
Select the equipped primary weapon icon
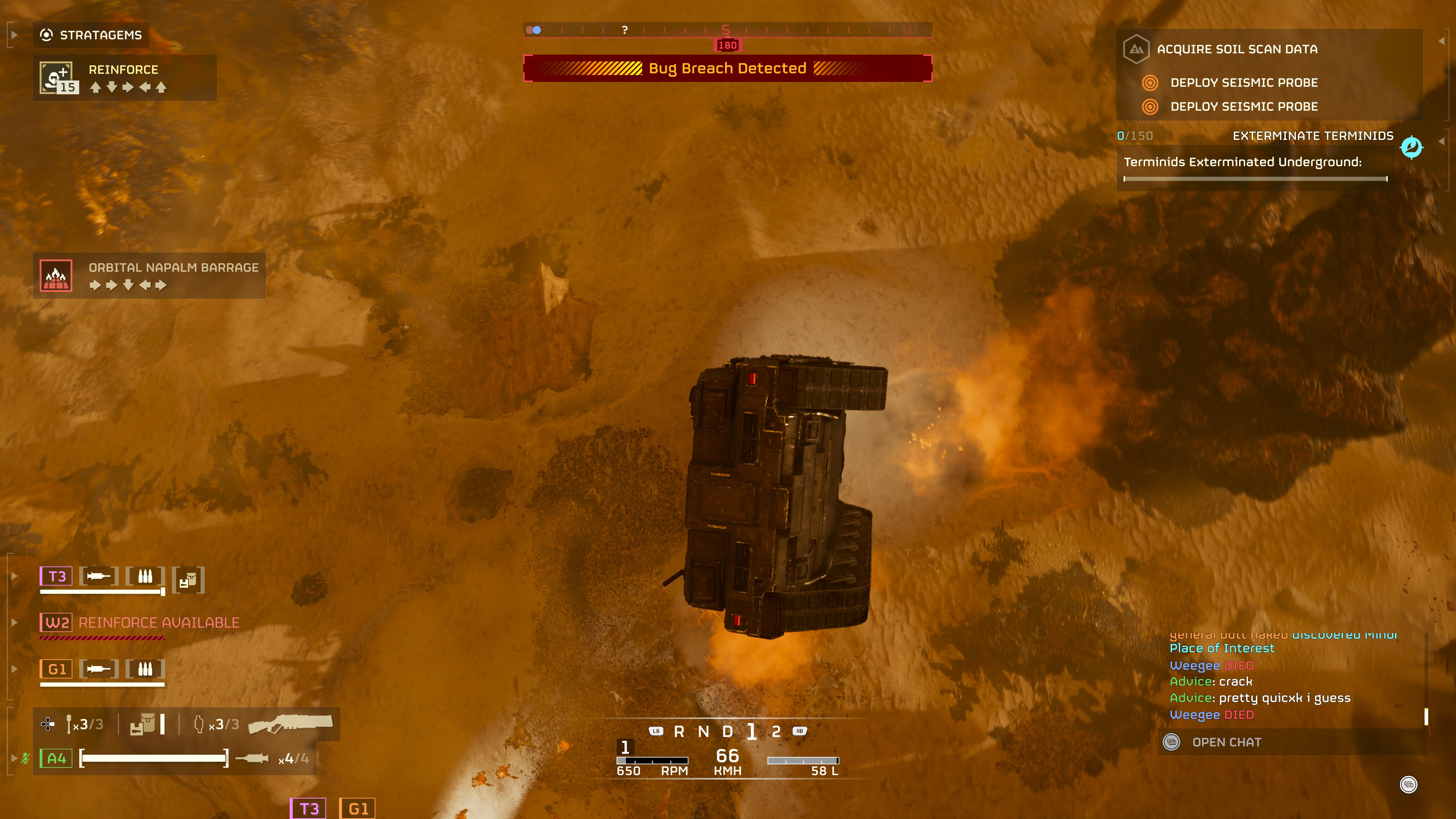290,723
